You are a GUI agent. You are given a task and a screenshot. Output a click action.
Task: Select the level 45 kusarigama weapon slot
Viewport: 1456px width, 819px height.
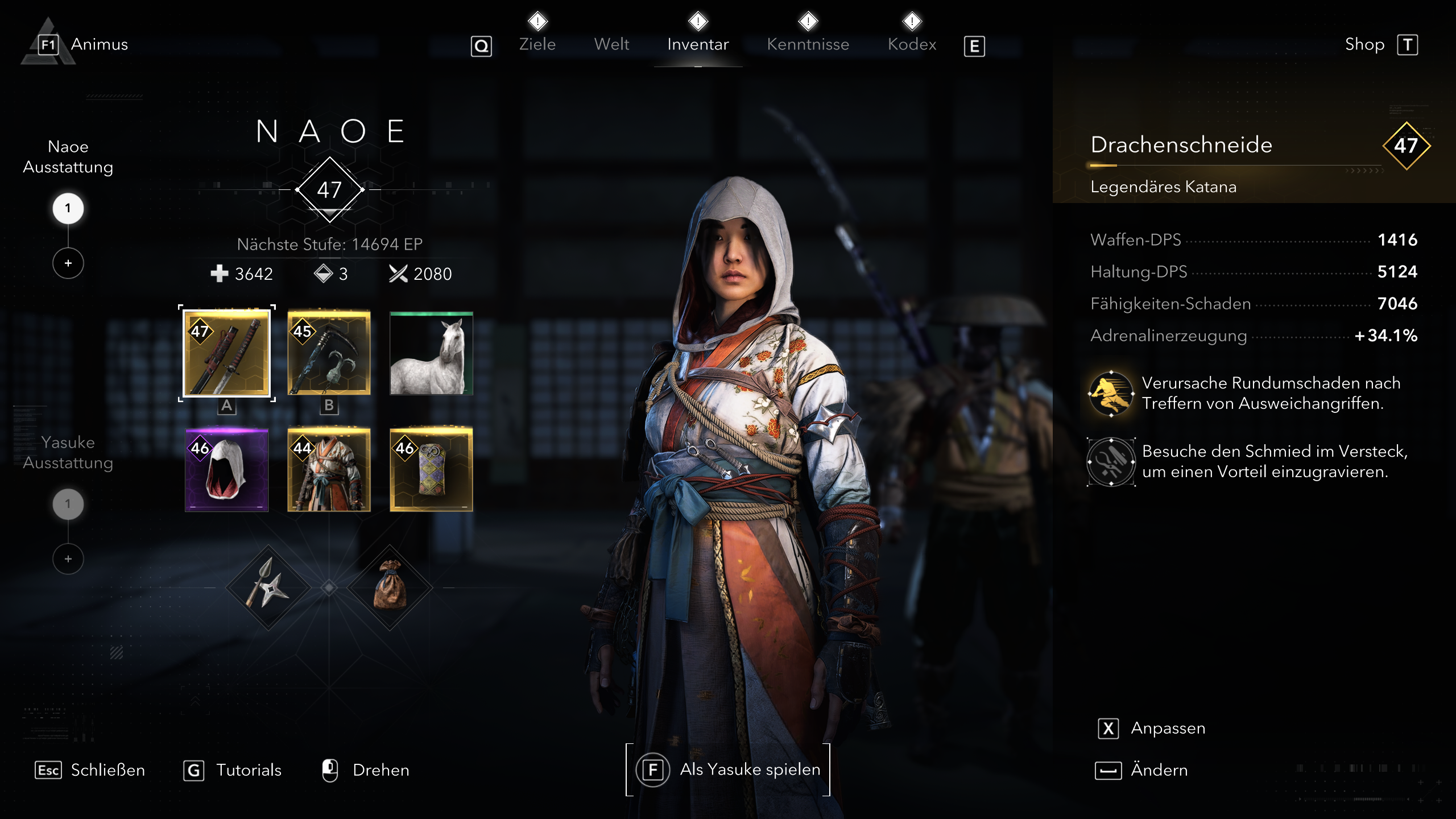click(330, 354)
